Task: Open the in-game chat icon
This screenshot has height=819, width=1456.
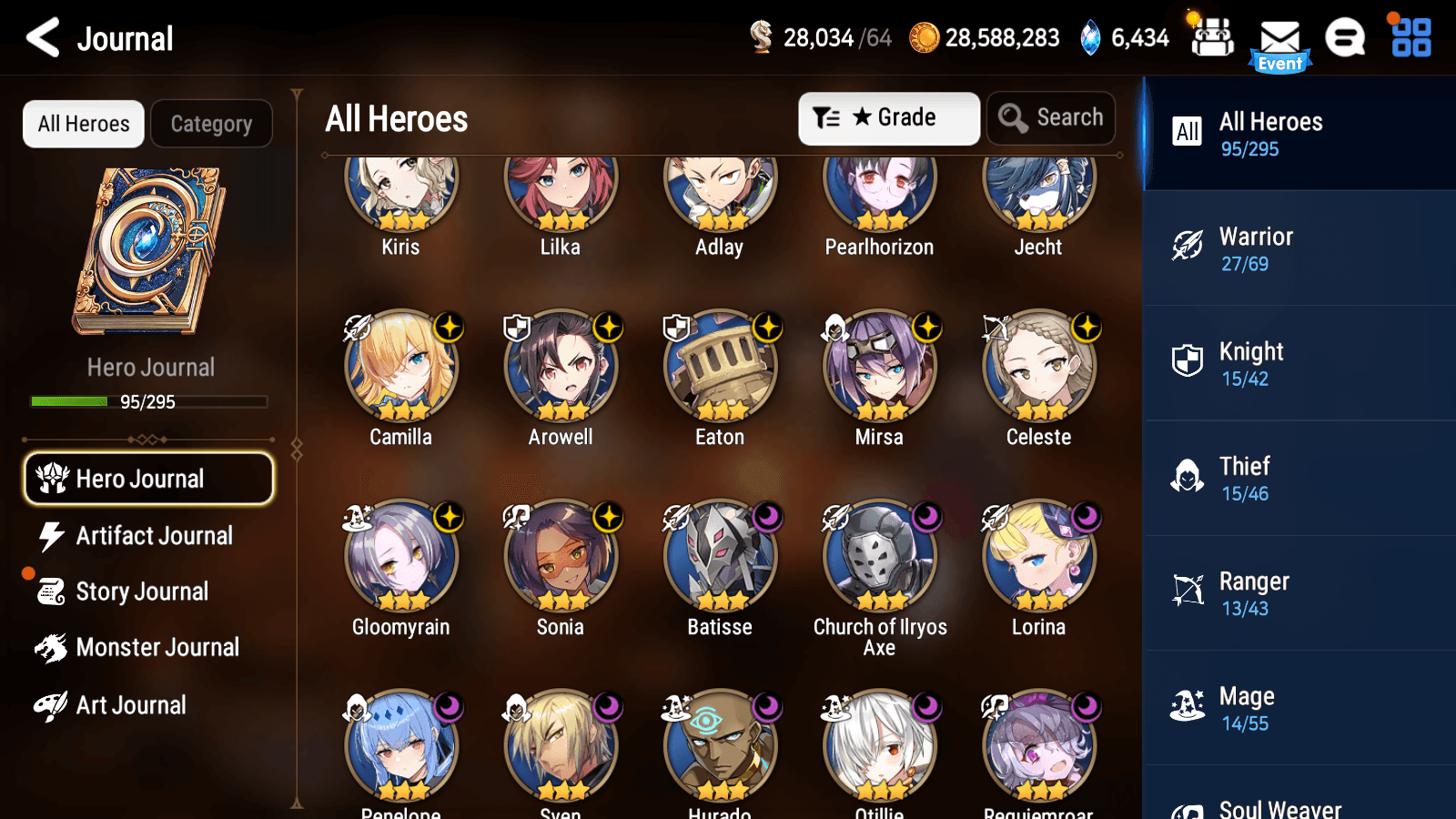Action: click(x=1344, y=38)
